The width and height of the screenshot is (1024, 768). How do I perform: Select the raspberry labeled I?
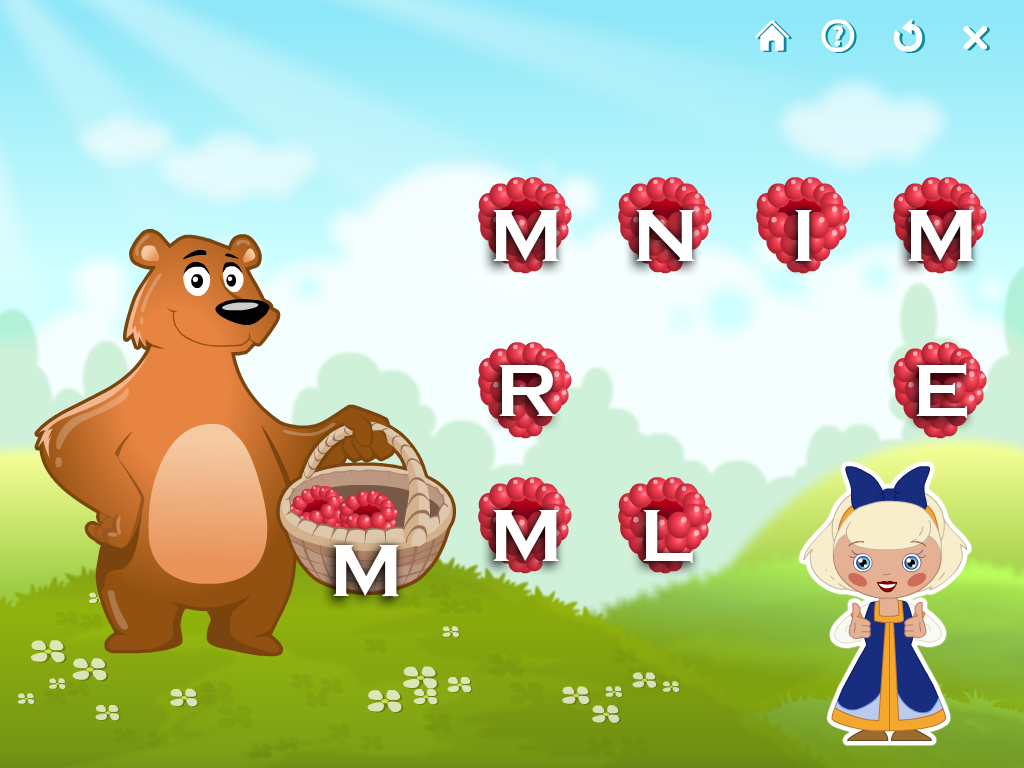[802, 226]
